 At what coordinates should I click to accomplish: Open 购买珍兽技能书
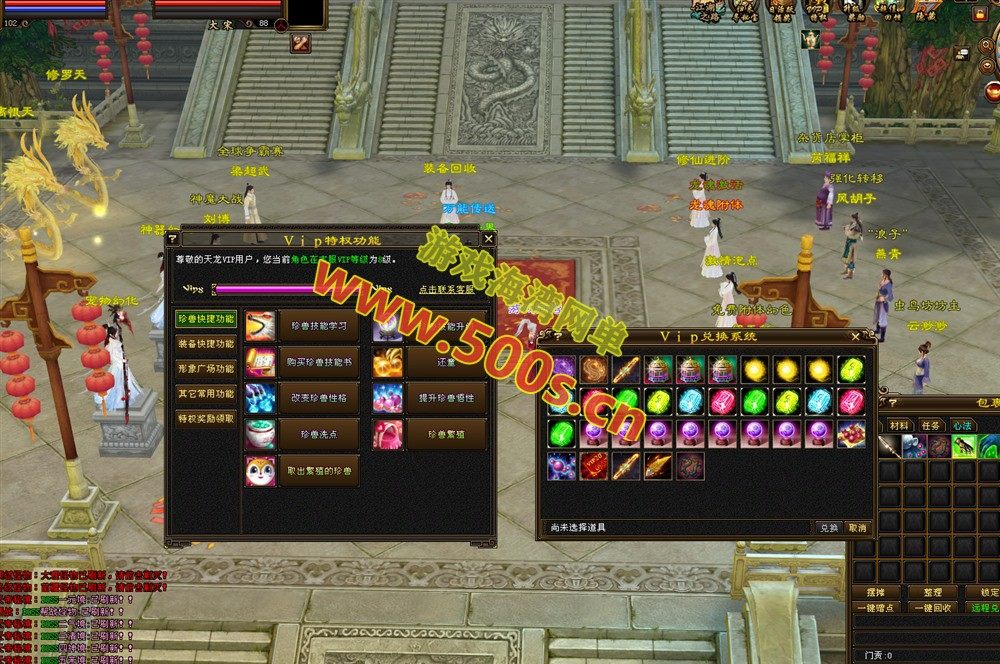[318, 362]
